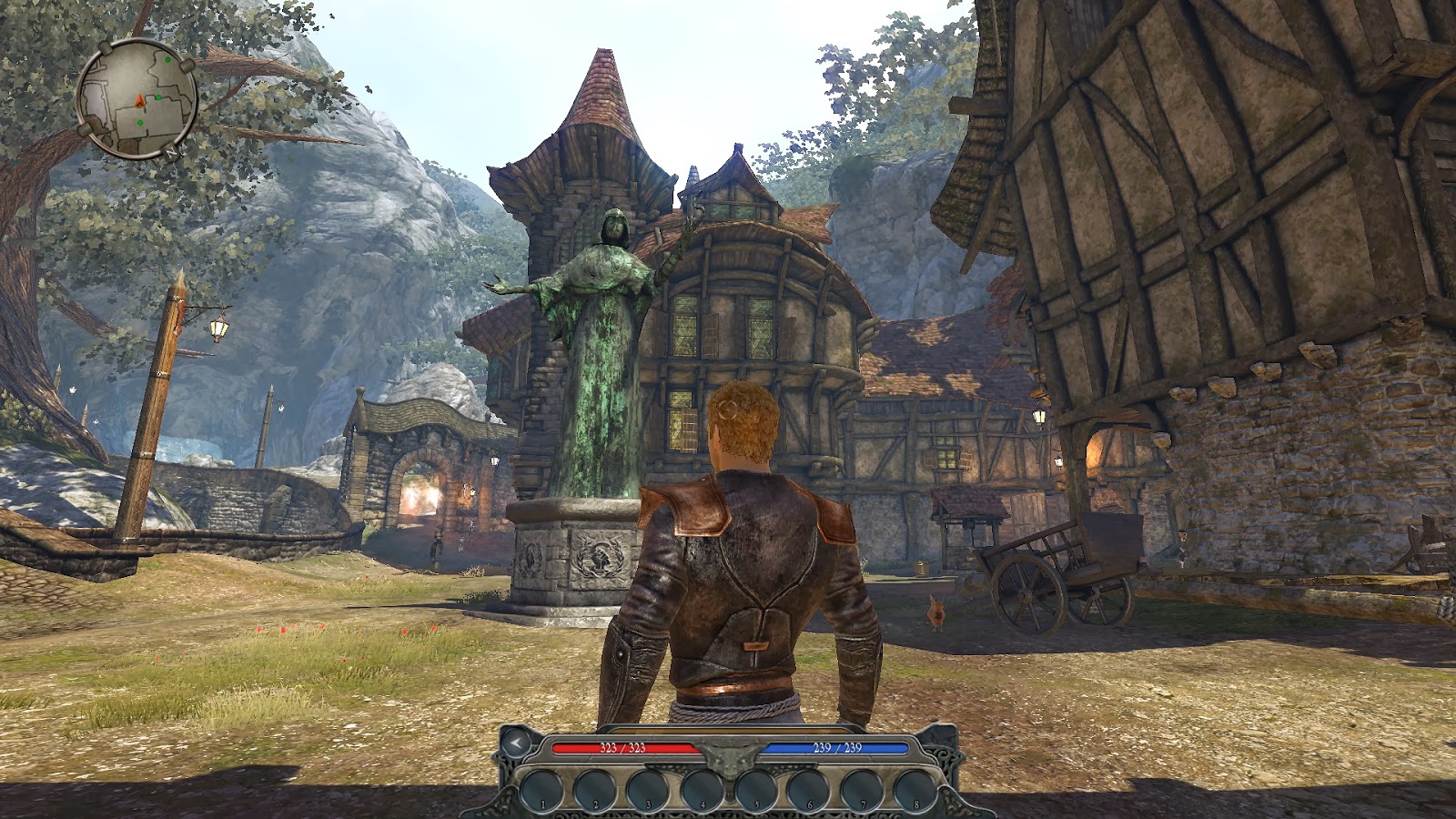Collapse the action bar using the left arrow
The width and height of the screenshot is (1456, 819).
pyautogui.click(x=517, y=743)
